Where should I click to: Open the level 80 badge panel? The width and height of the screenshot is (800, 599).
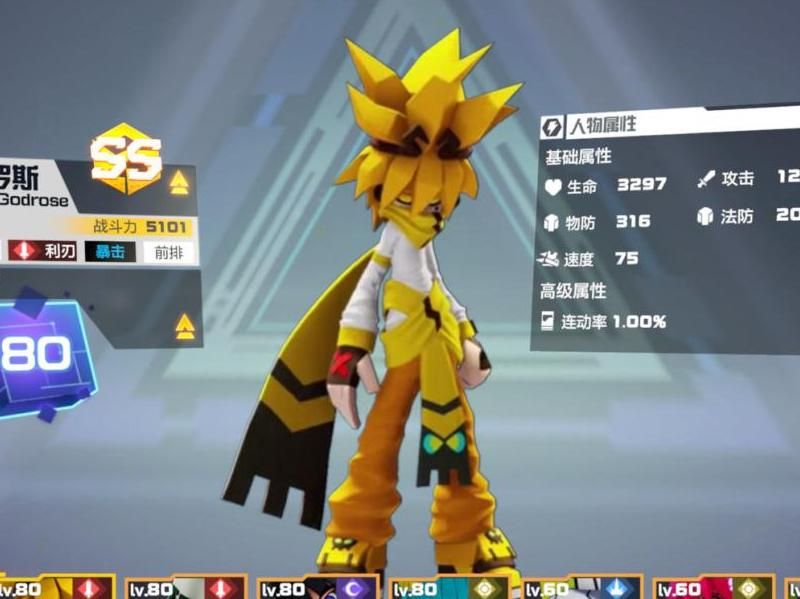point(40,354)
